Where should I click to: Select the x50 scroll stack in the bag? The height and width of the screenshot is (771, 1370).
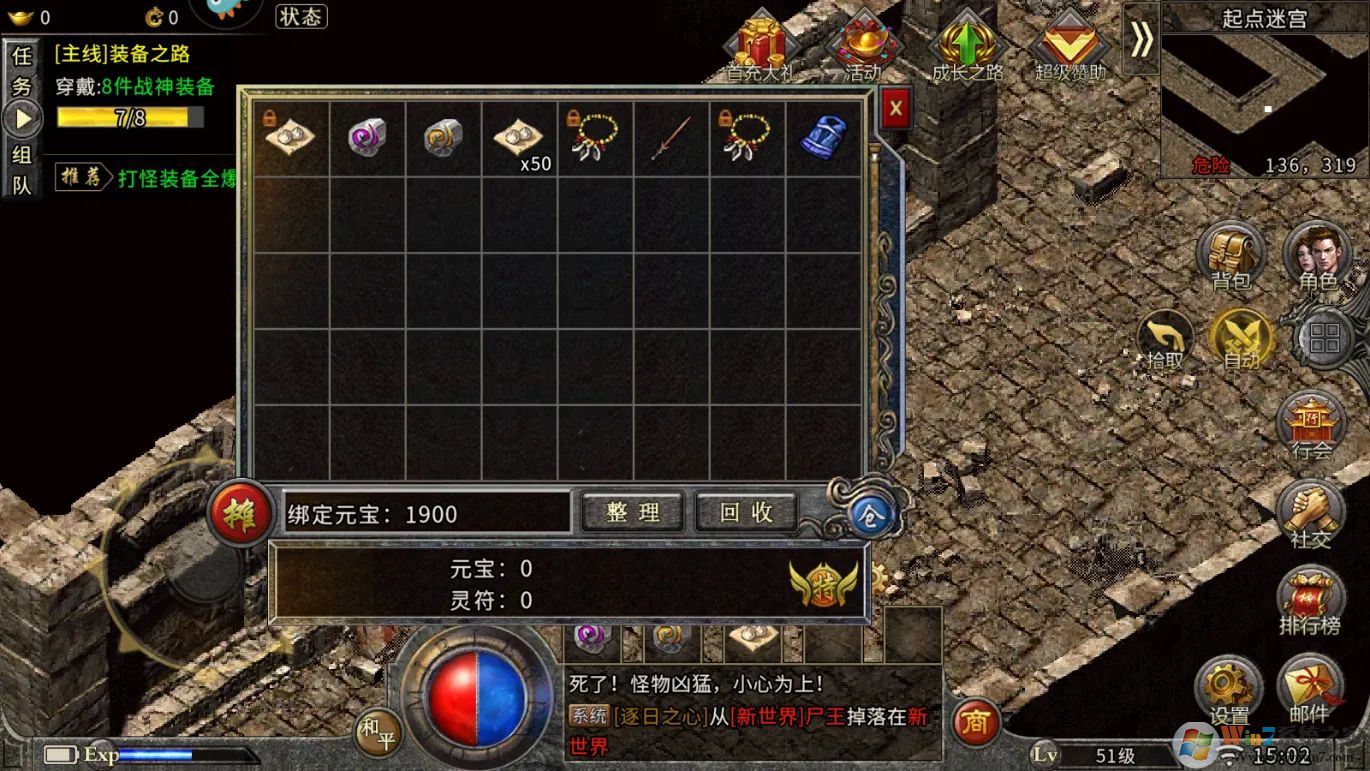(519, 140)
